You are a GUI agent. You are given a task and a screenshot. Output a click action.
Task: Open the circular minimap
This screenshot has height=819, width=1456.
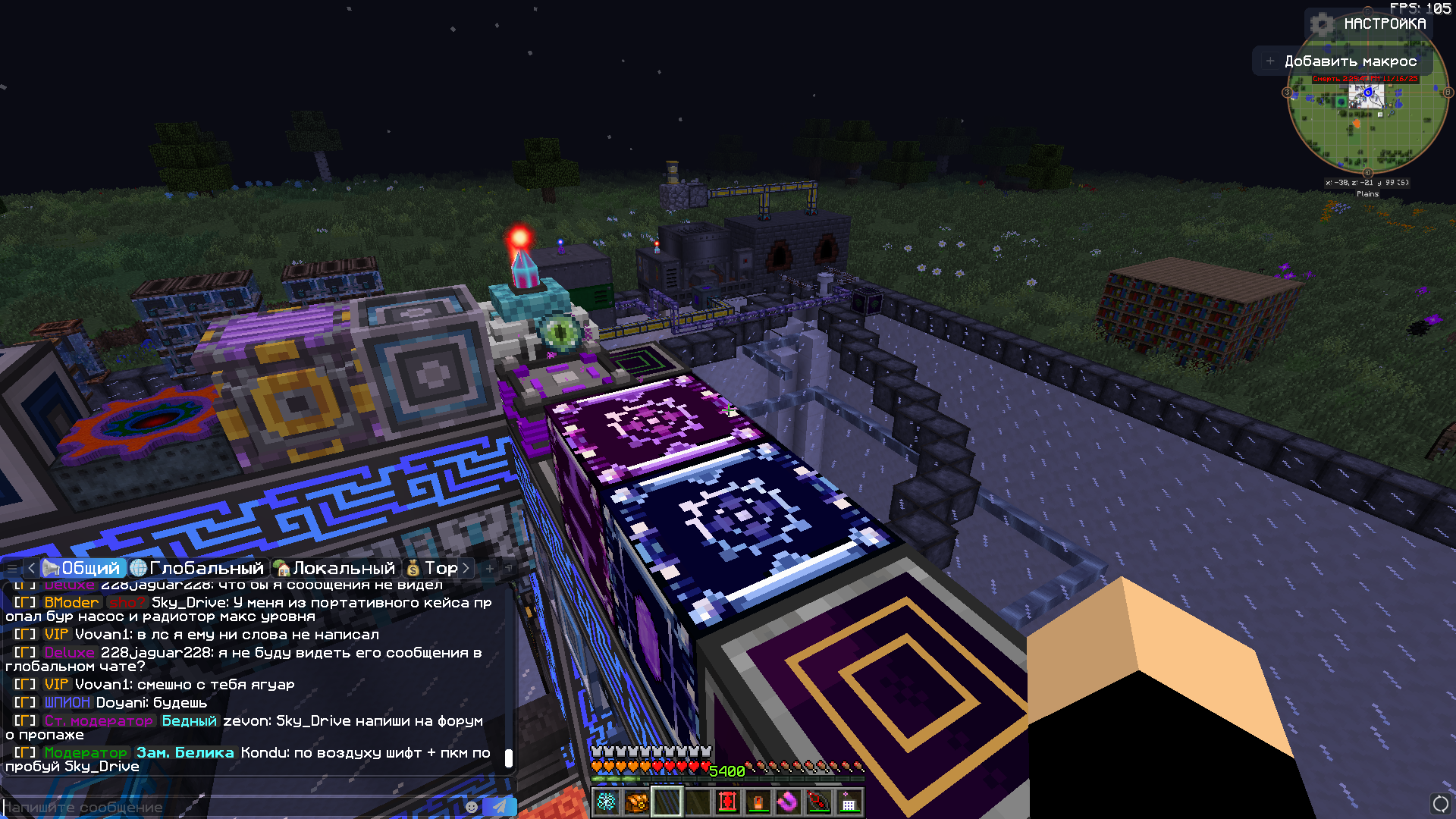click(x=1367, y=121)
